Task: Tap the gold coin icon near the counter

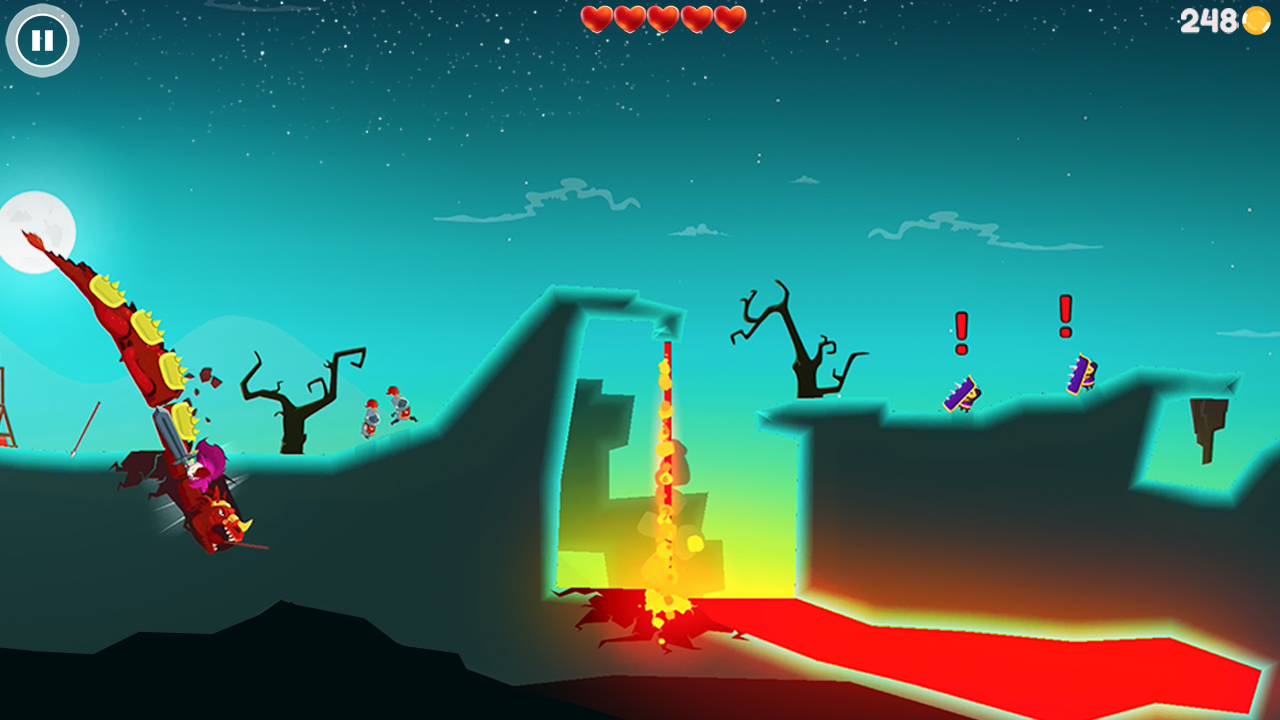Action: point(1256,21)
